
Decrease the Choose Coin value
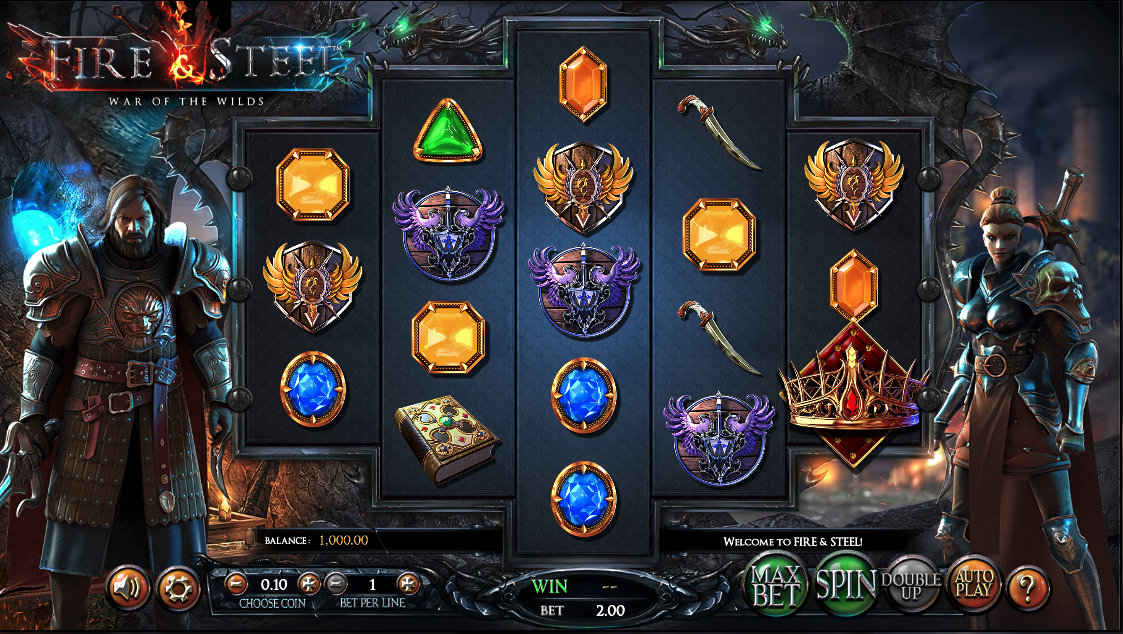point(236,584)
